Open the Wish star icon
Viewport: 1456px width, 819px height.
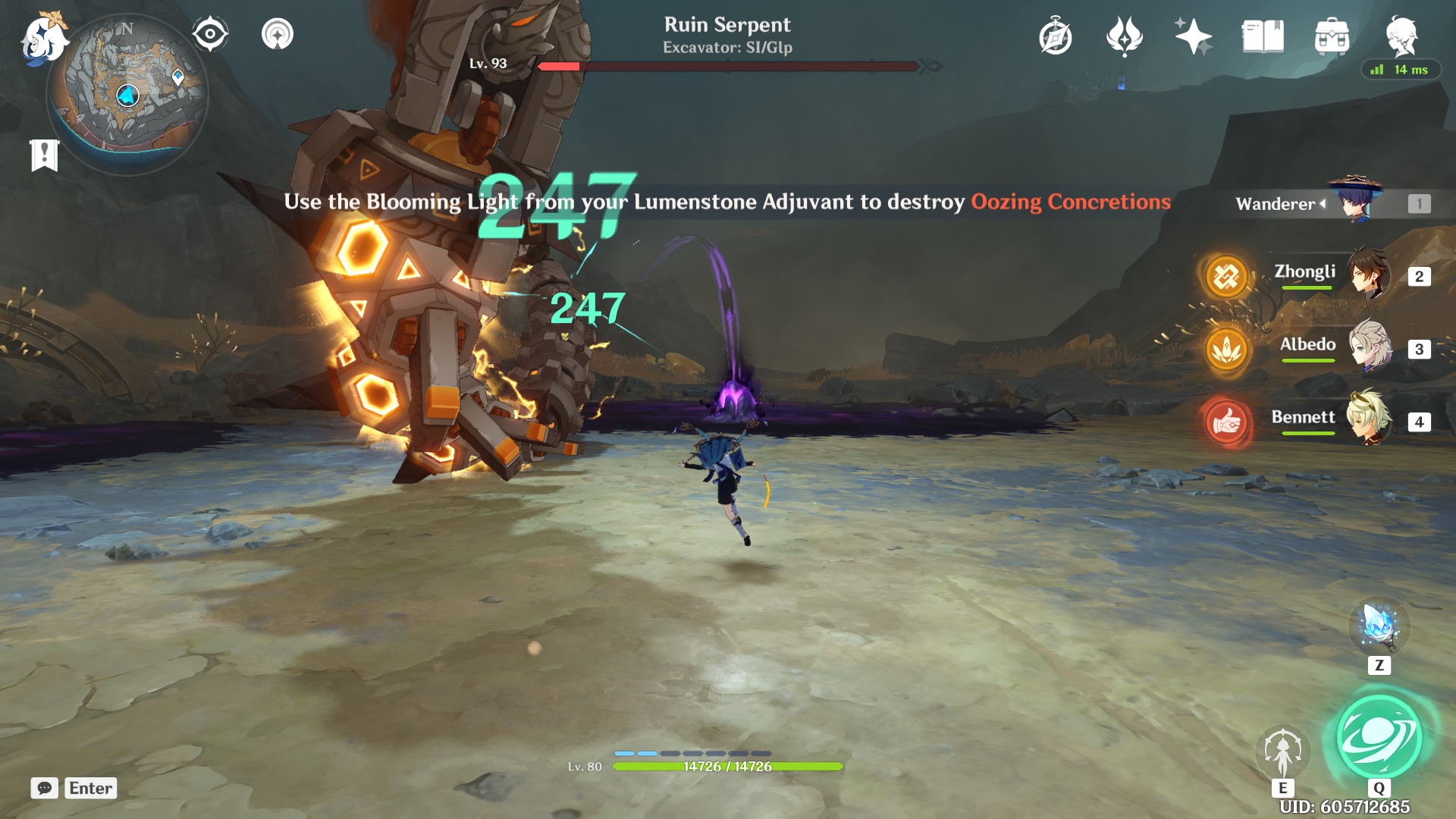pos(1192,34)
